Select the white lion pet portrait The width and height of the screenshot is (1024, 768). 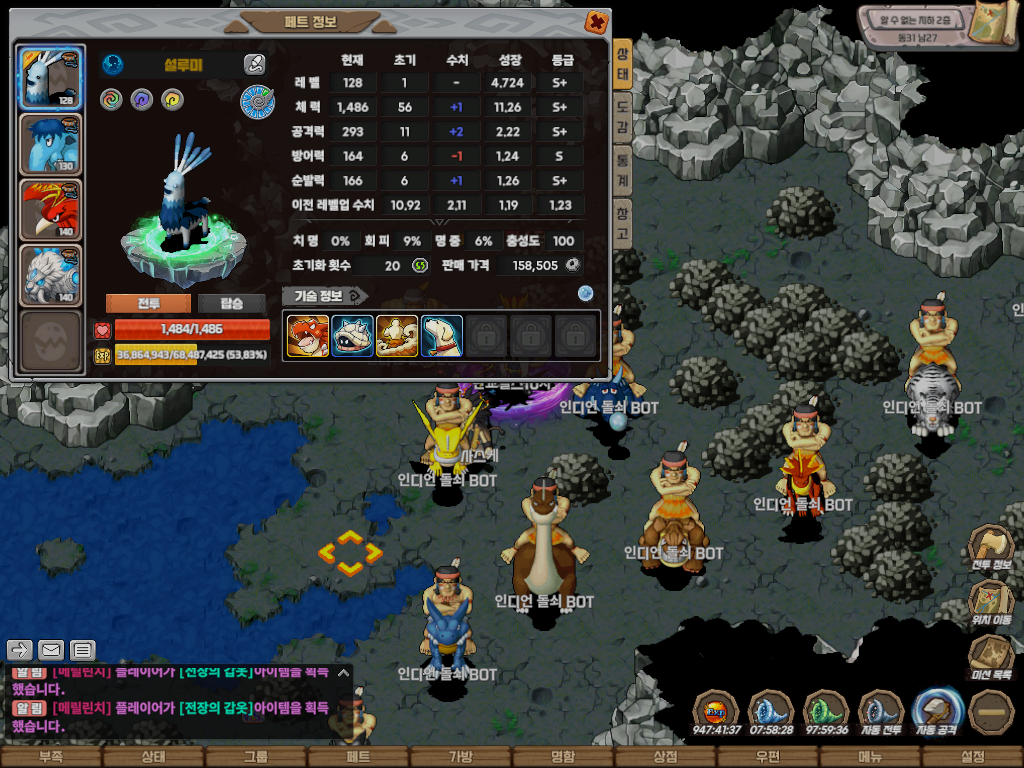pos(51,275)
